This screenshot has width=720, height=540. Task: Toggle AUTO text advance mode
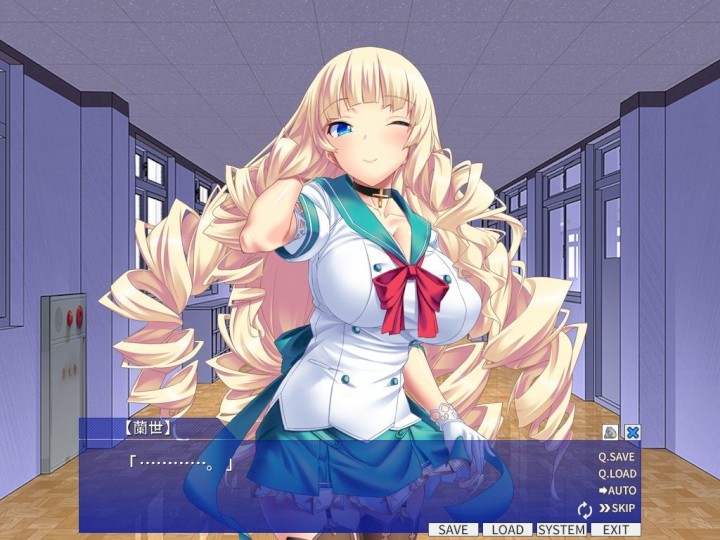[x=617, y=491]
